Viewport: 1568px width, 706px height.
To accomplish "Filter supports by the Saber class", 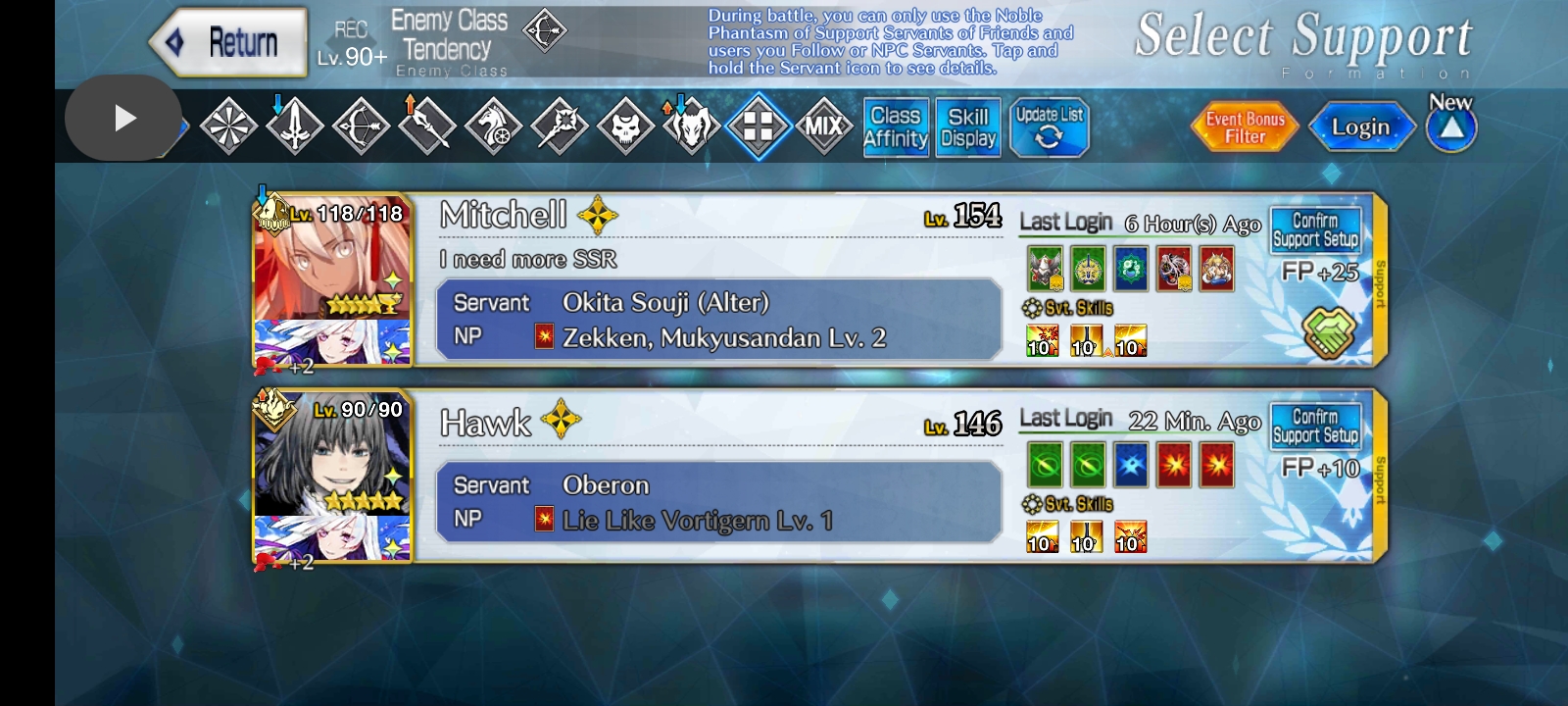I will click(295, 126).
